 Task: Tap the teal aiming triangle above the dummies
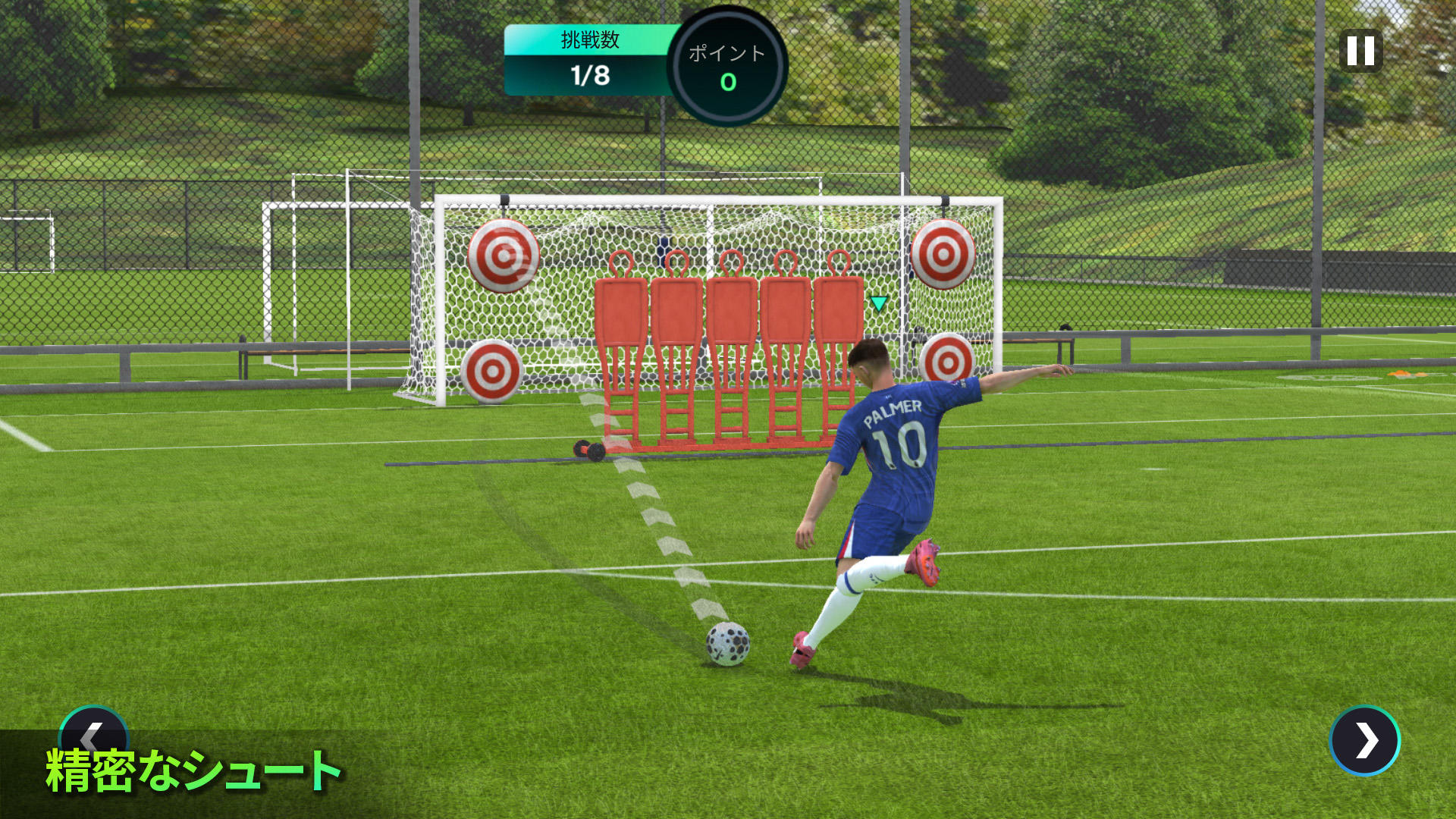(878, 301)
